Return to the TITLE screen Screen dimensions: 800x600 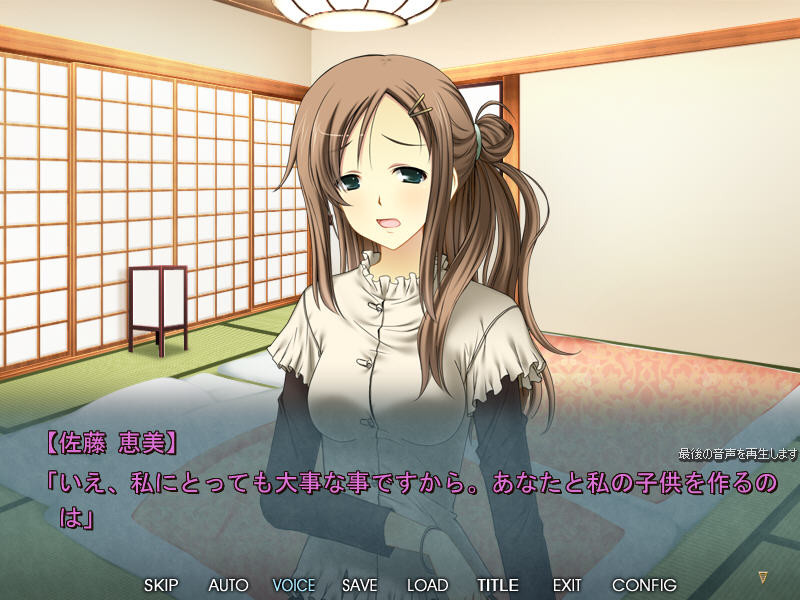pyautogui.click(x=498, y=585)
